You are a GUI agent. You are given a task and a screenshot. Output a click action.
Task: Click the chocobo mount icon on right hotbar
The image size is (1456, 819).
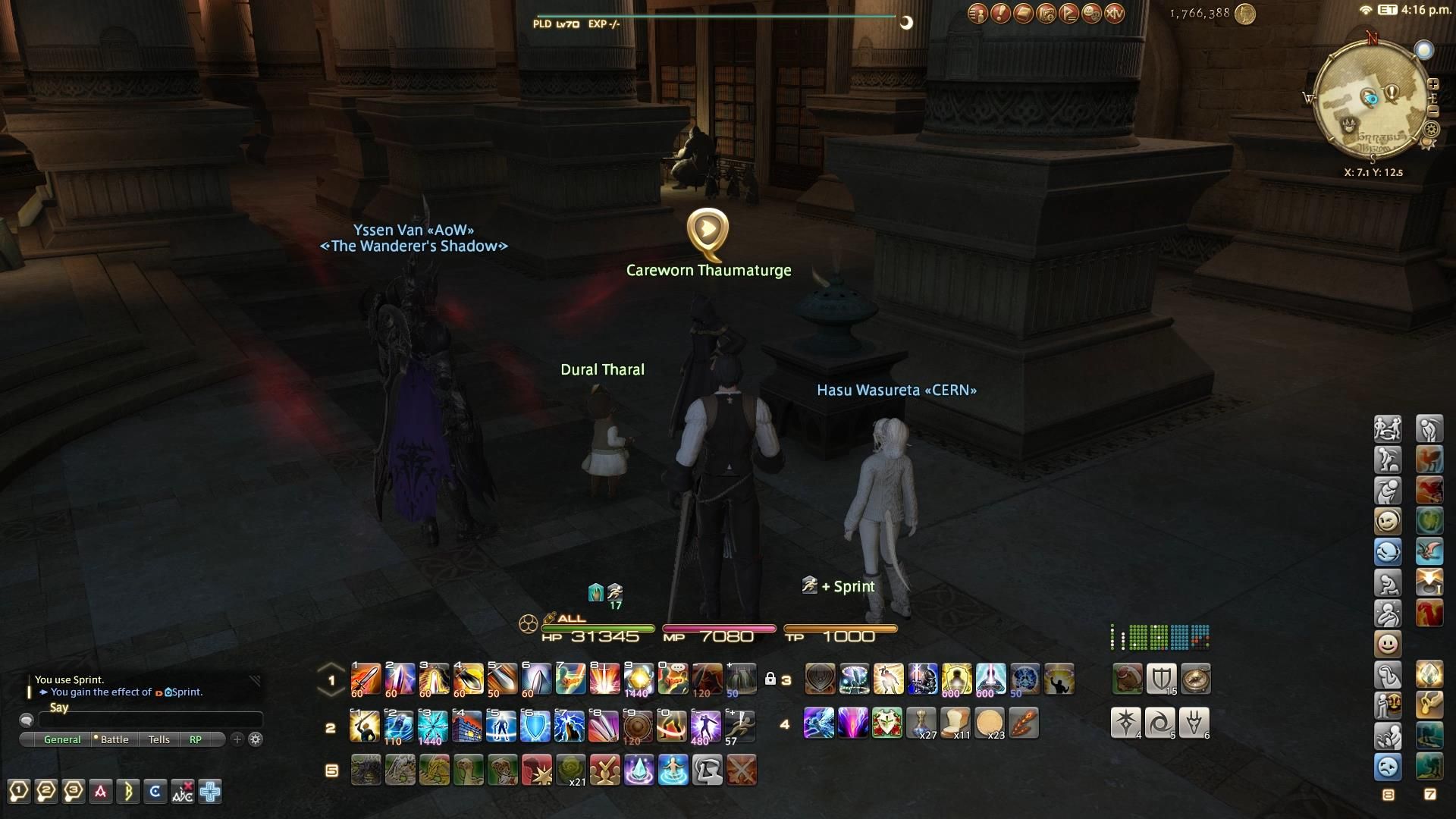(1429, 459)
